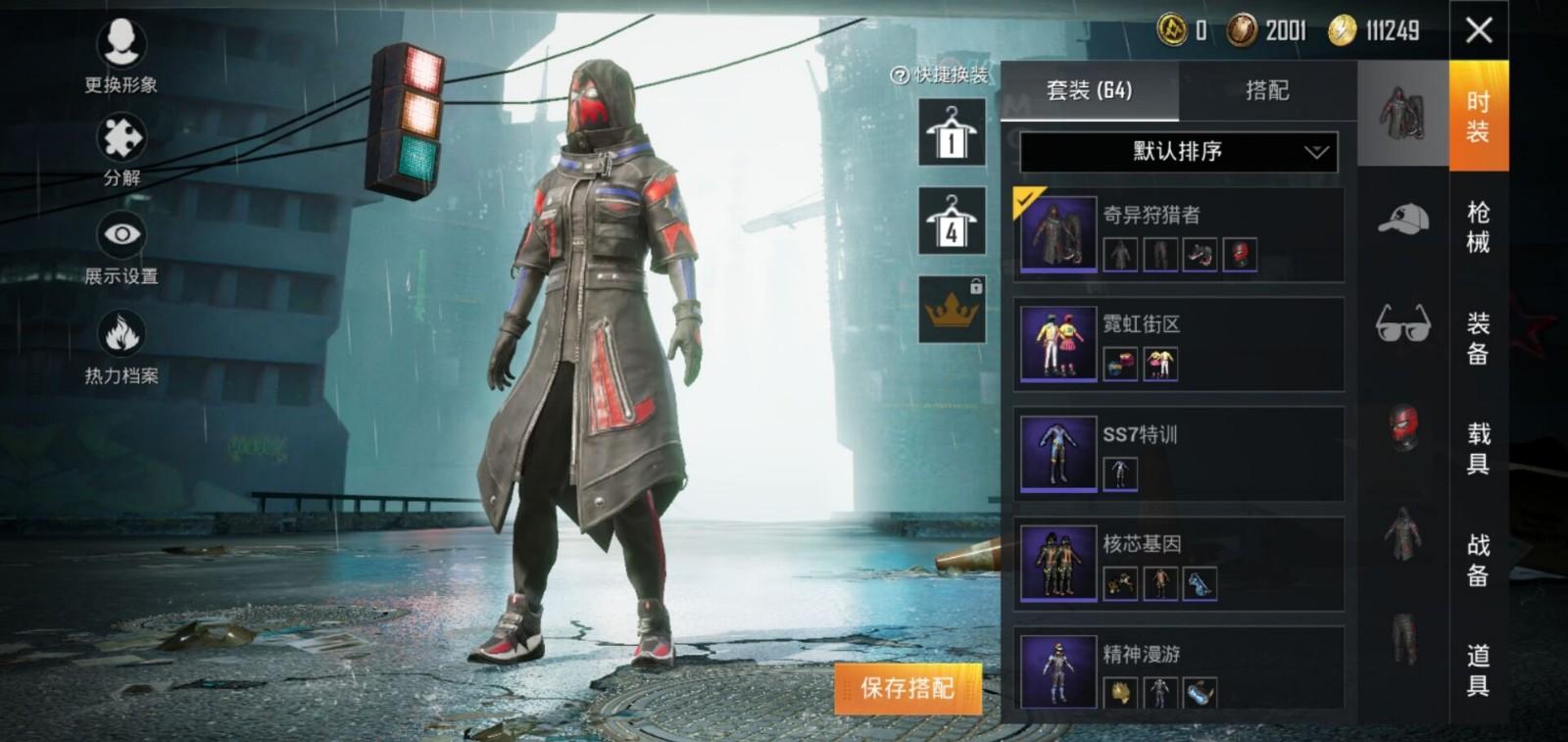
Task: Select the 奇异狩猎者 outfit set
Action: (1178, 234)
